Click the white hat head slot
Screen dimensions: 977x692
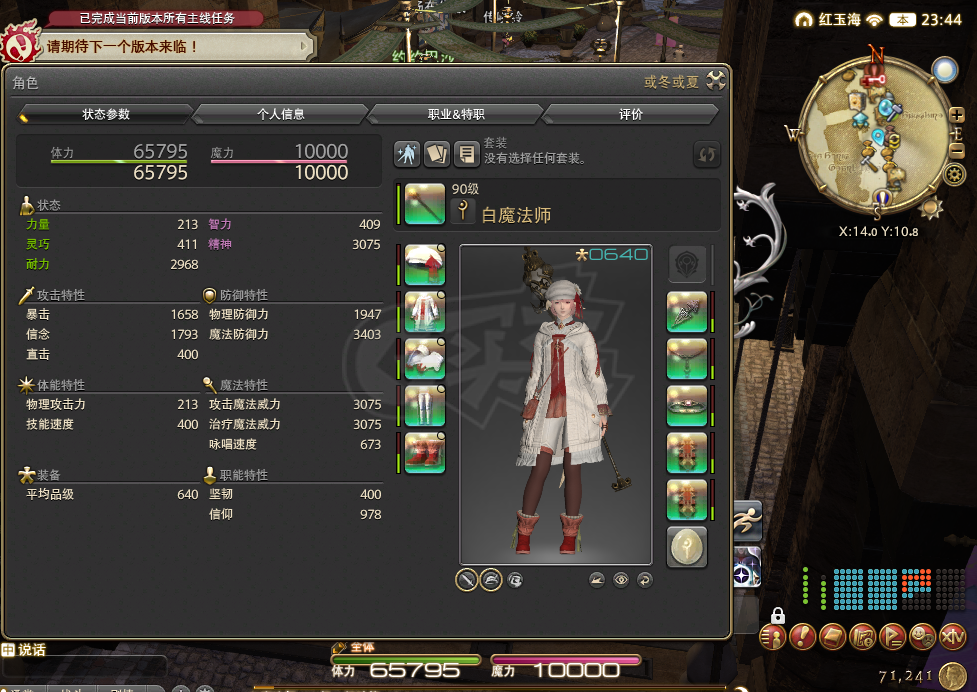(425, 265)
